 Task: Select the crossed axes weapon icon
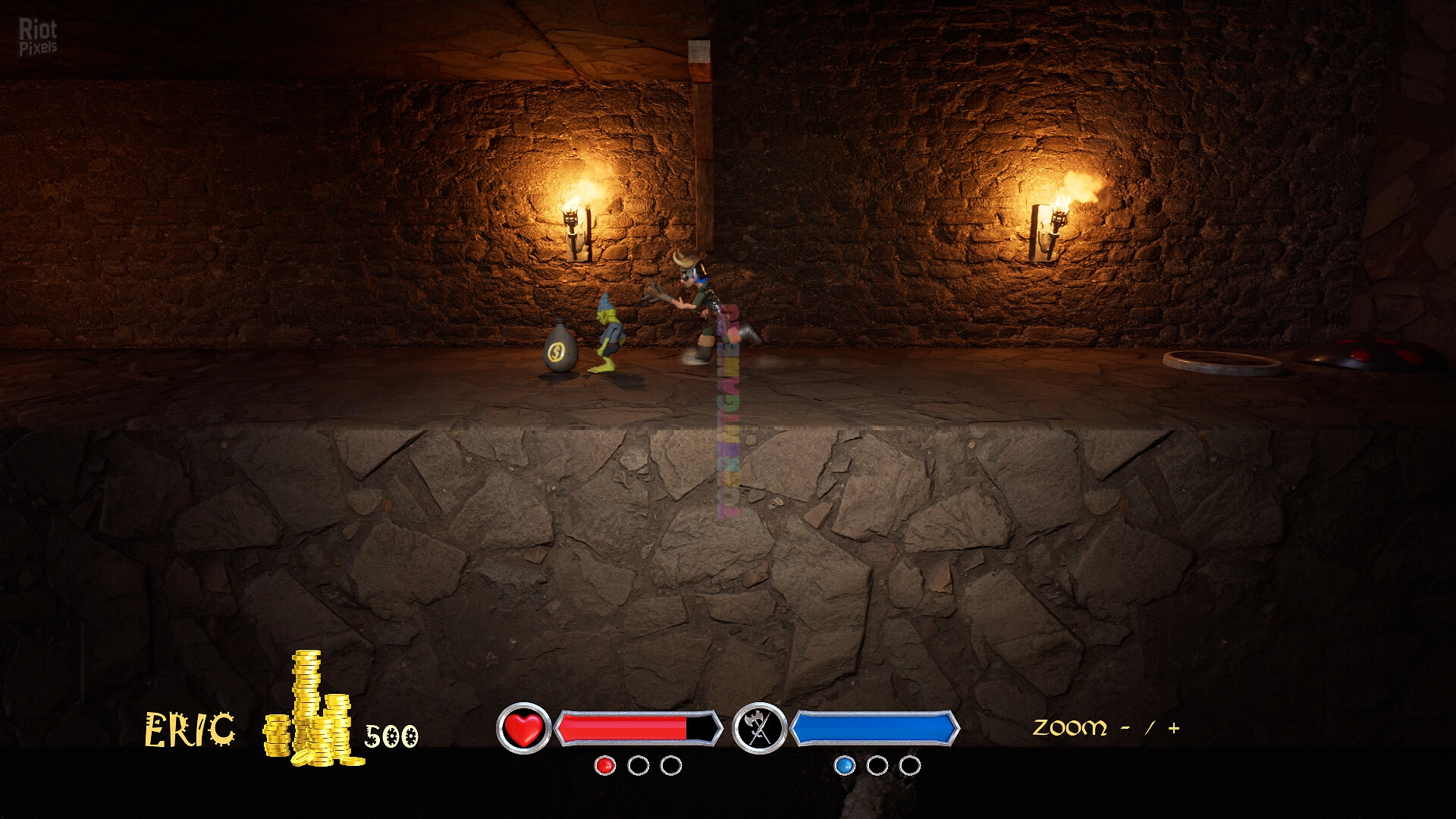[x=759, y=729]
